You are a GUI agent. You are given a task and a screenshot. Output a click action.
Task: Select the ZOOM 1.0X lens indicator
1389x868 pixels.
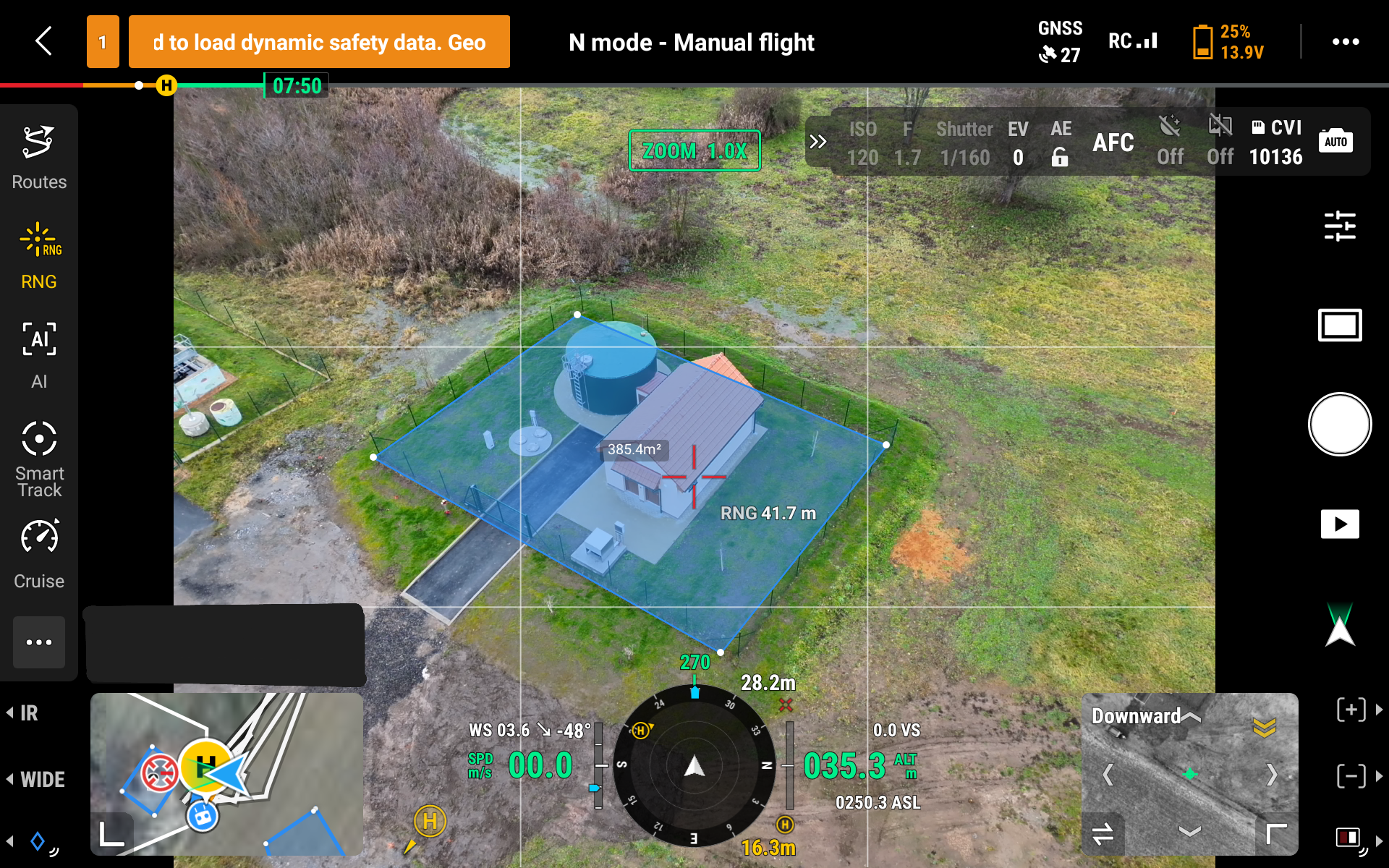(694, 150)
